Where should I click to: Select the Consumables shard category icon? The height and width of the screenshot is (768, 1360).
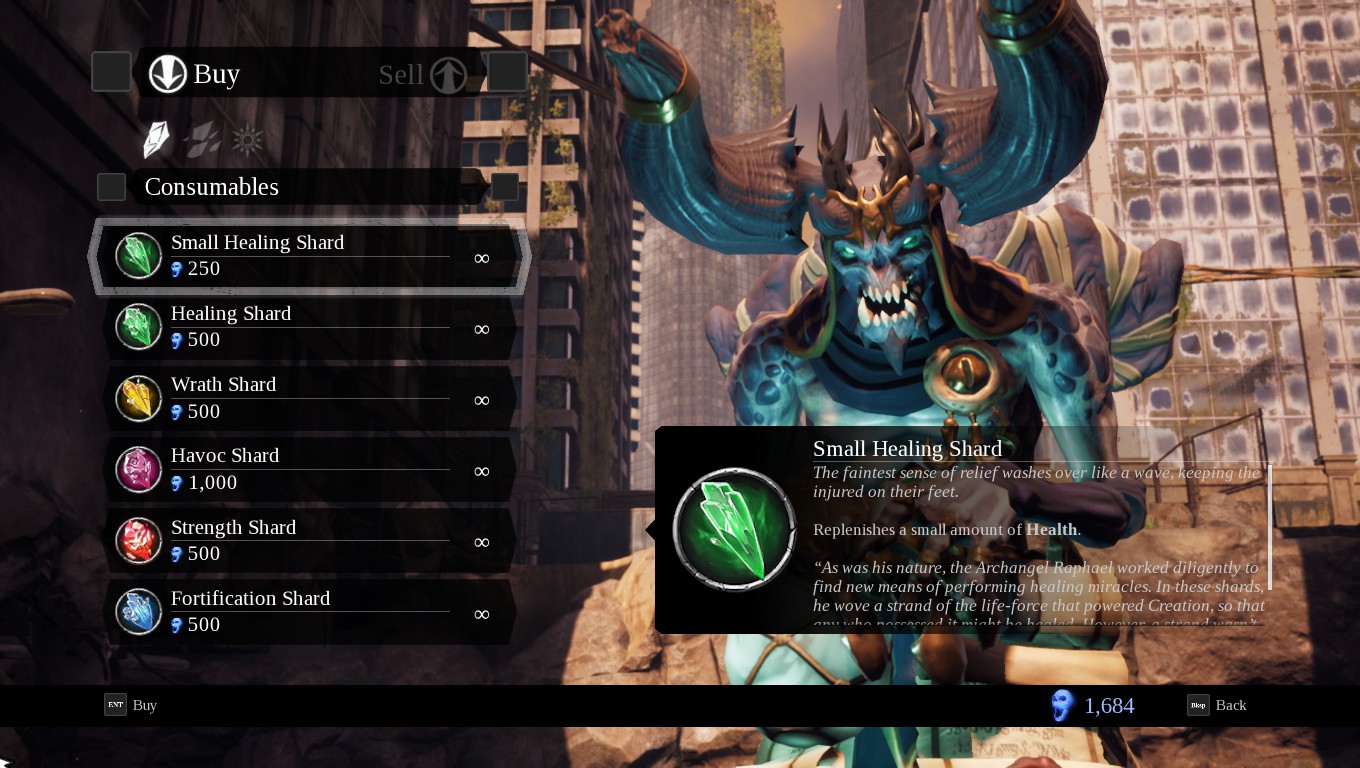pos(156,140)
